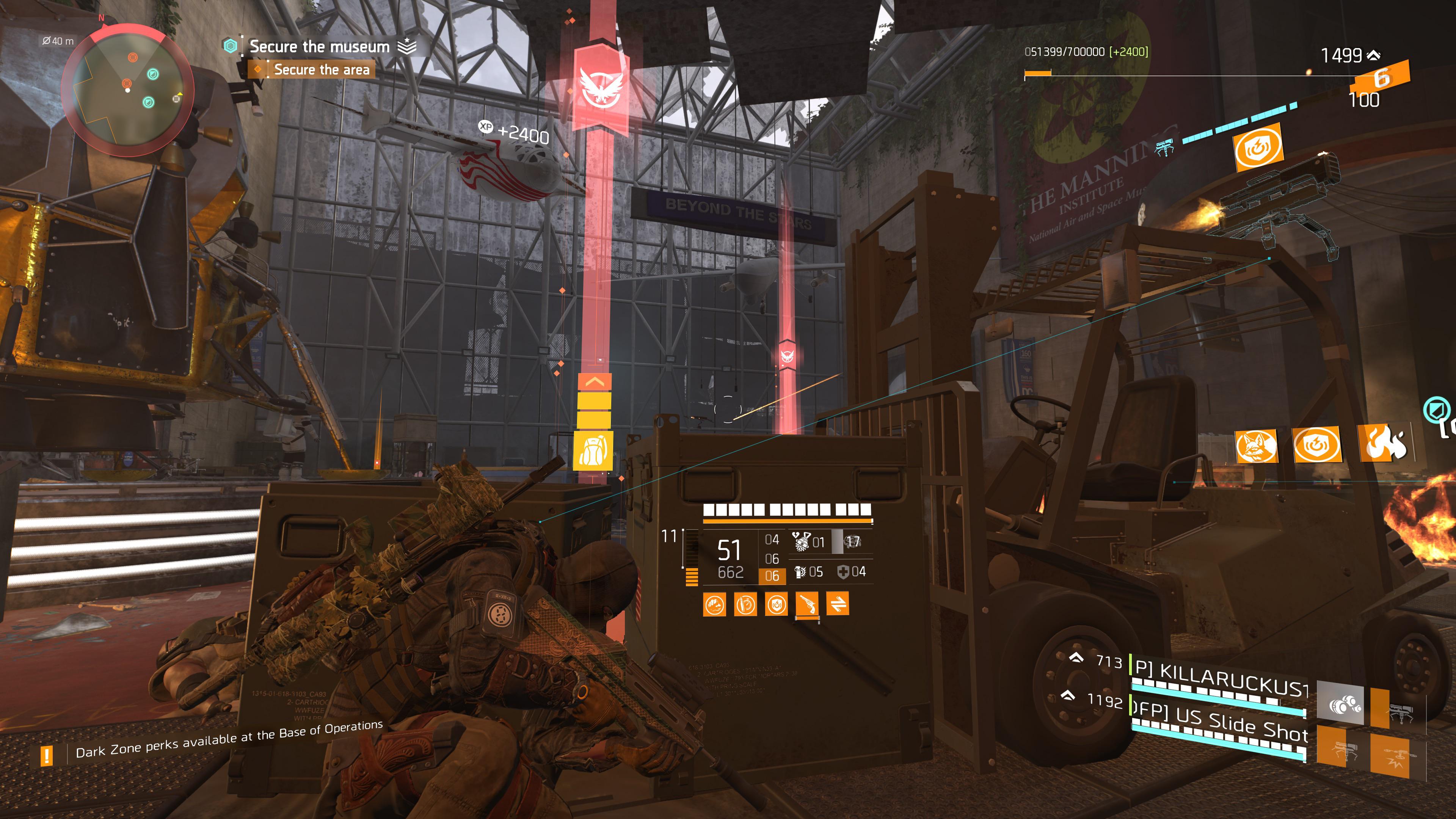Click the bullet and stopwatch buff icon
Viewport: 1456px width, 819px height.
click(745, 604)
